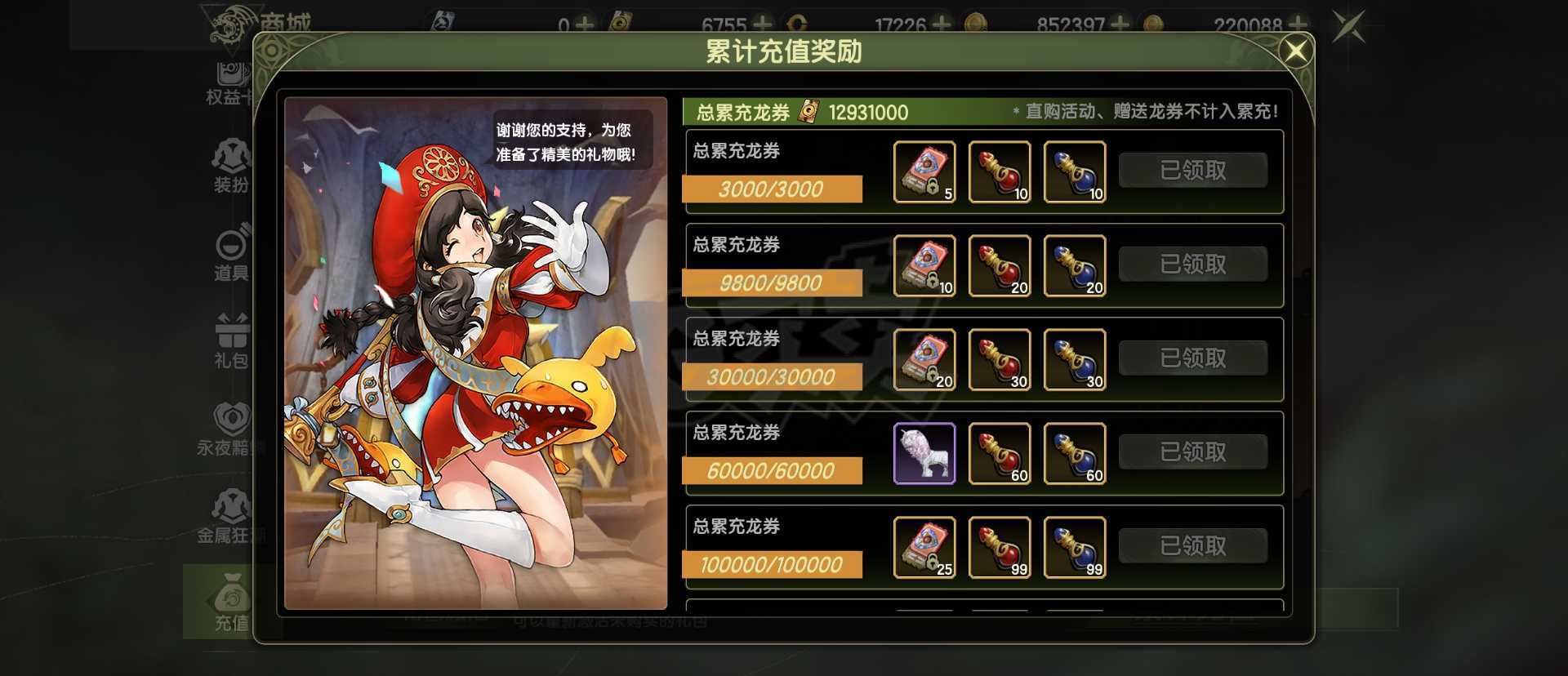Click the 礼包 gift pack icon
Image resolution: width=1568 pixels, height=676 pixels.
(230, 333)
